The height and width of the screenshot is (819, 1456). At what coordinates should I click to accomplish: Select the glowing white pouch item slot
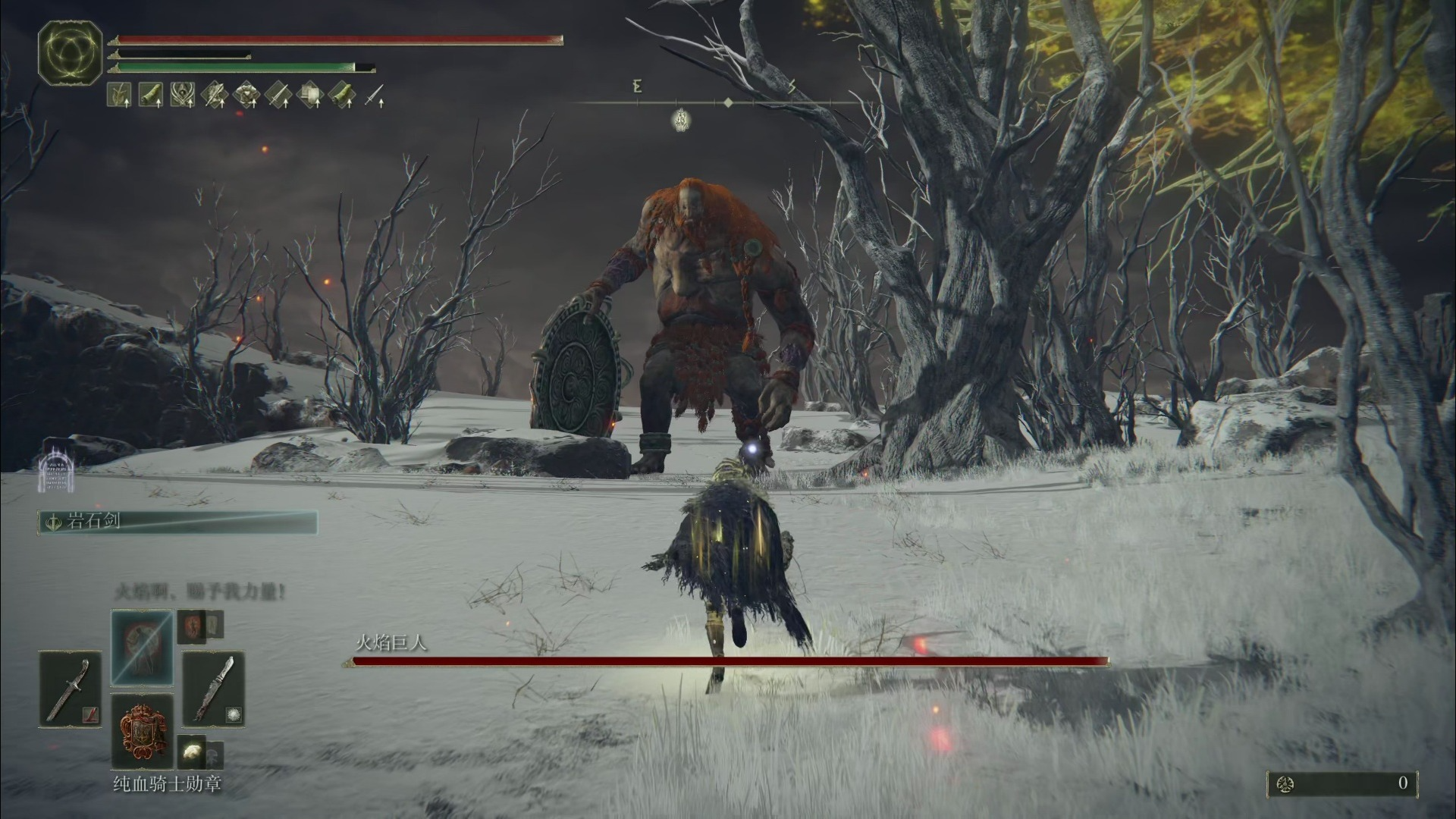(x=192, y=752)
